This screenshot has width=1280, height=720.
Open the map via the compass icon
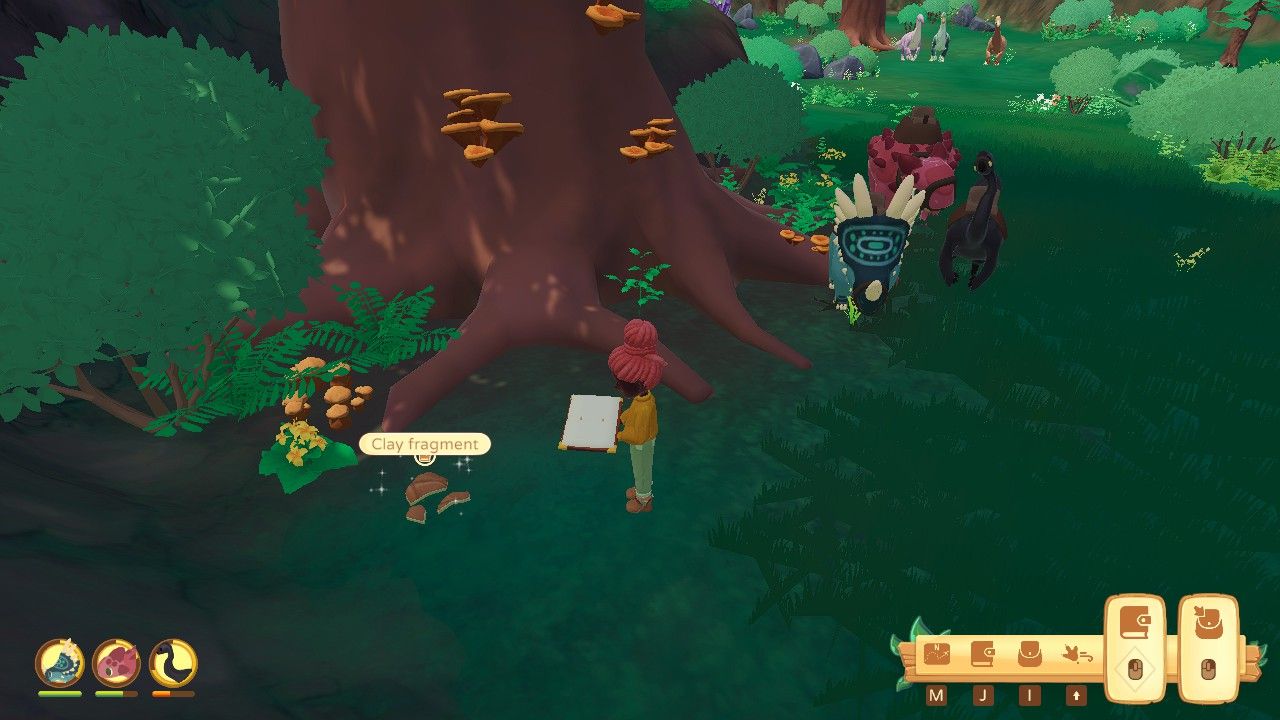937,652
